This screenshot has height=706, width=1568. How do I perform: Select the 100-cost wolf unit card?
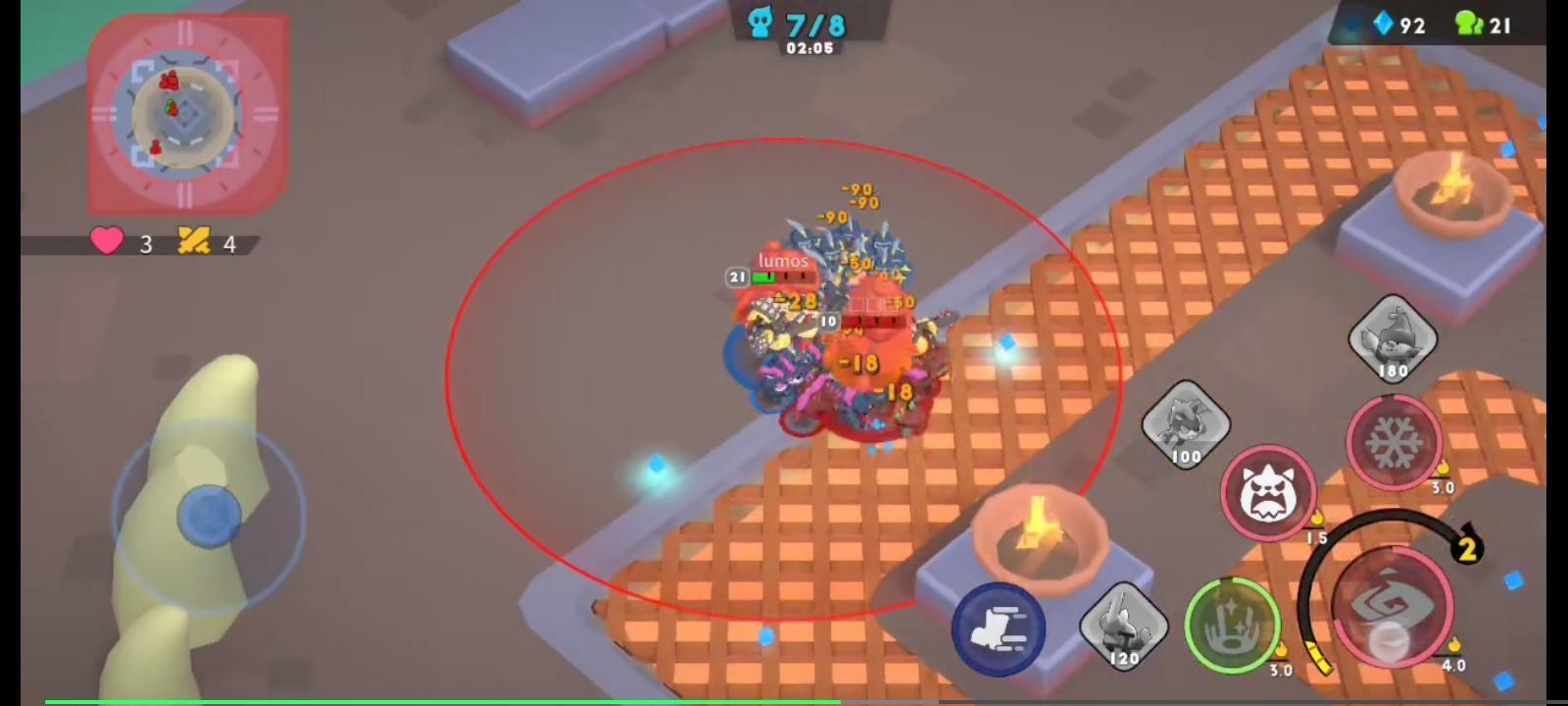(1186, 424)
